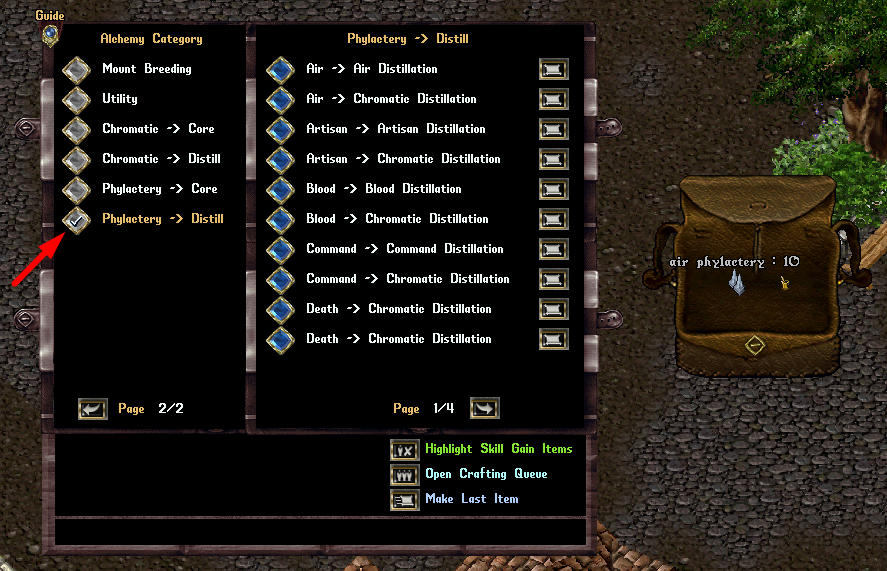Open details for Blood -> Chromatic Distillation
The width and height of the screenshot is (887, 571).
coord(553,219)
